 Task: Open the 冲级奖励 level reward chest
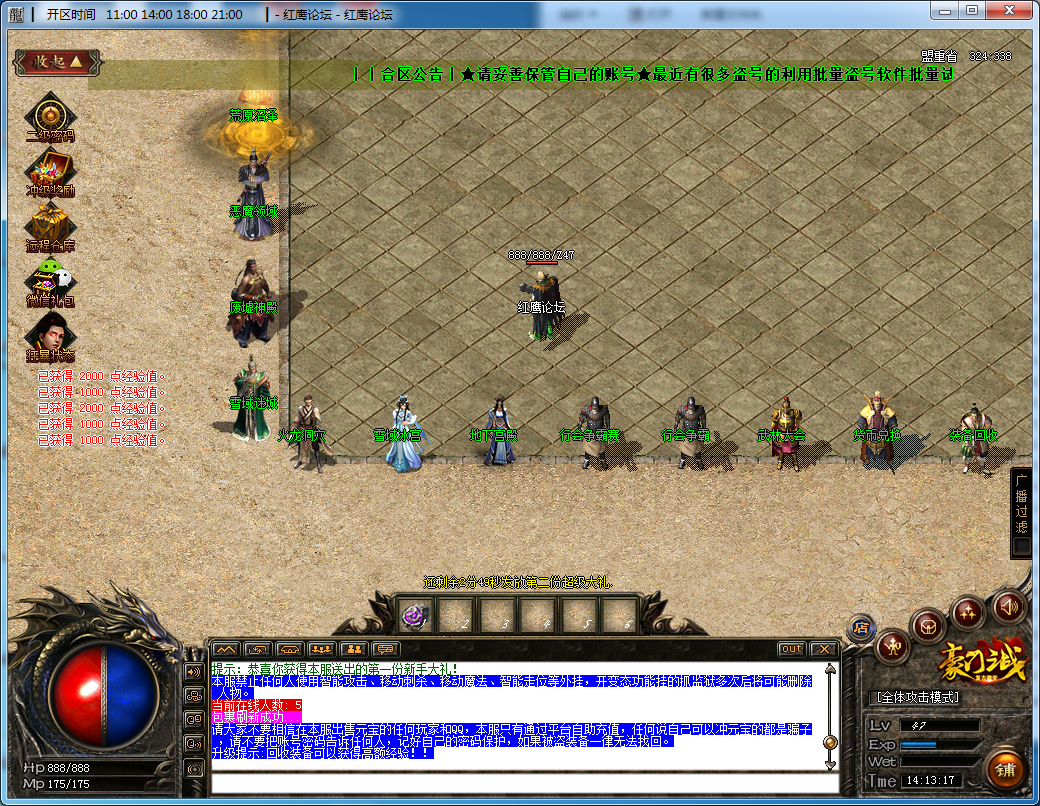coord(49,169)
